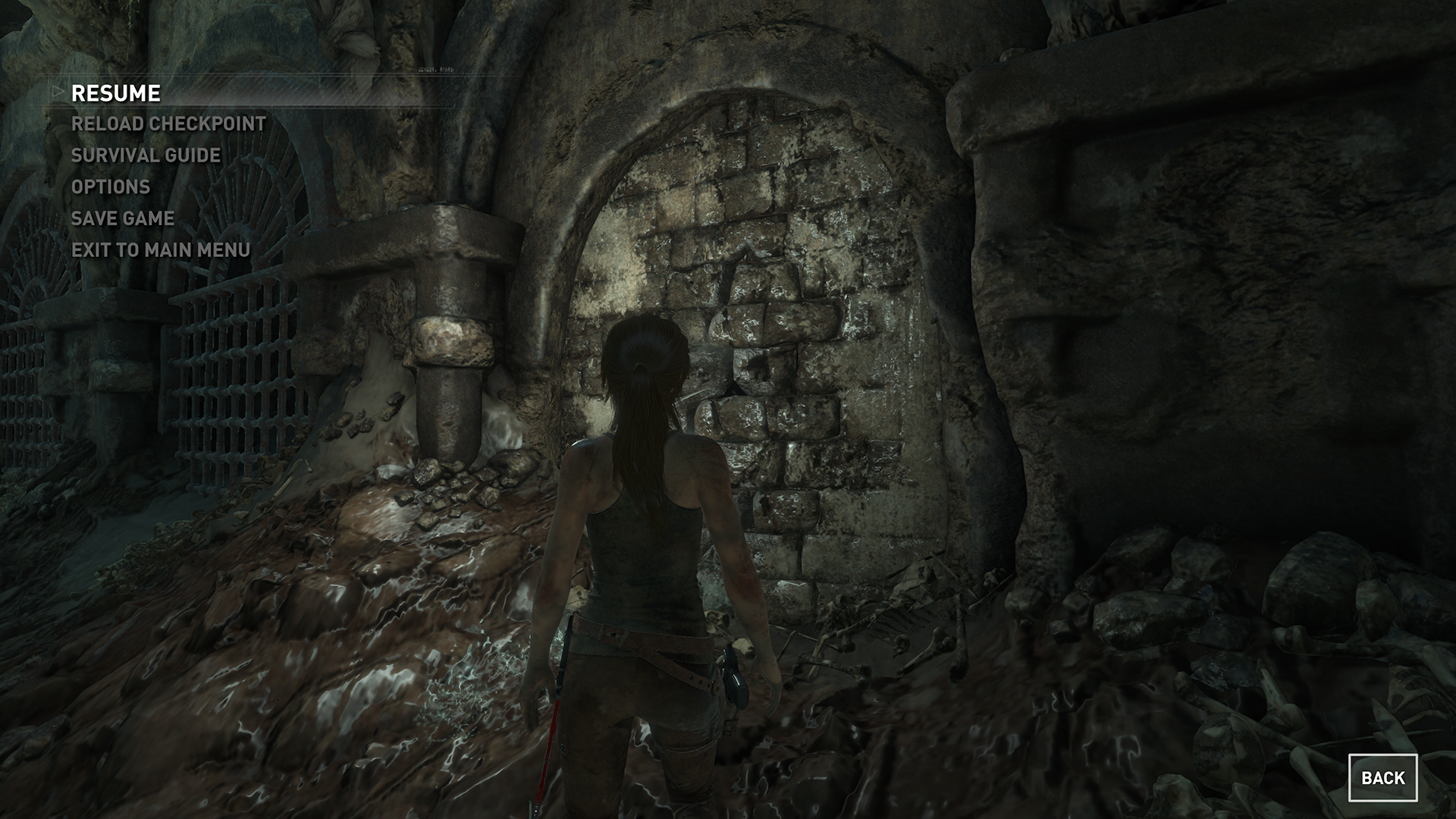Exit to Main Menu
The image size is (1456, 819).
click(x=161, y=249)
